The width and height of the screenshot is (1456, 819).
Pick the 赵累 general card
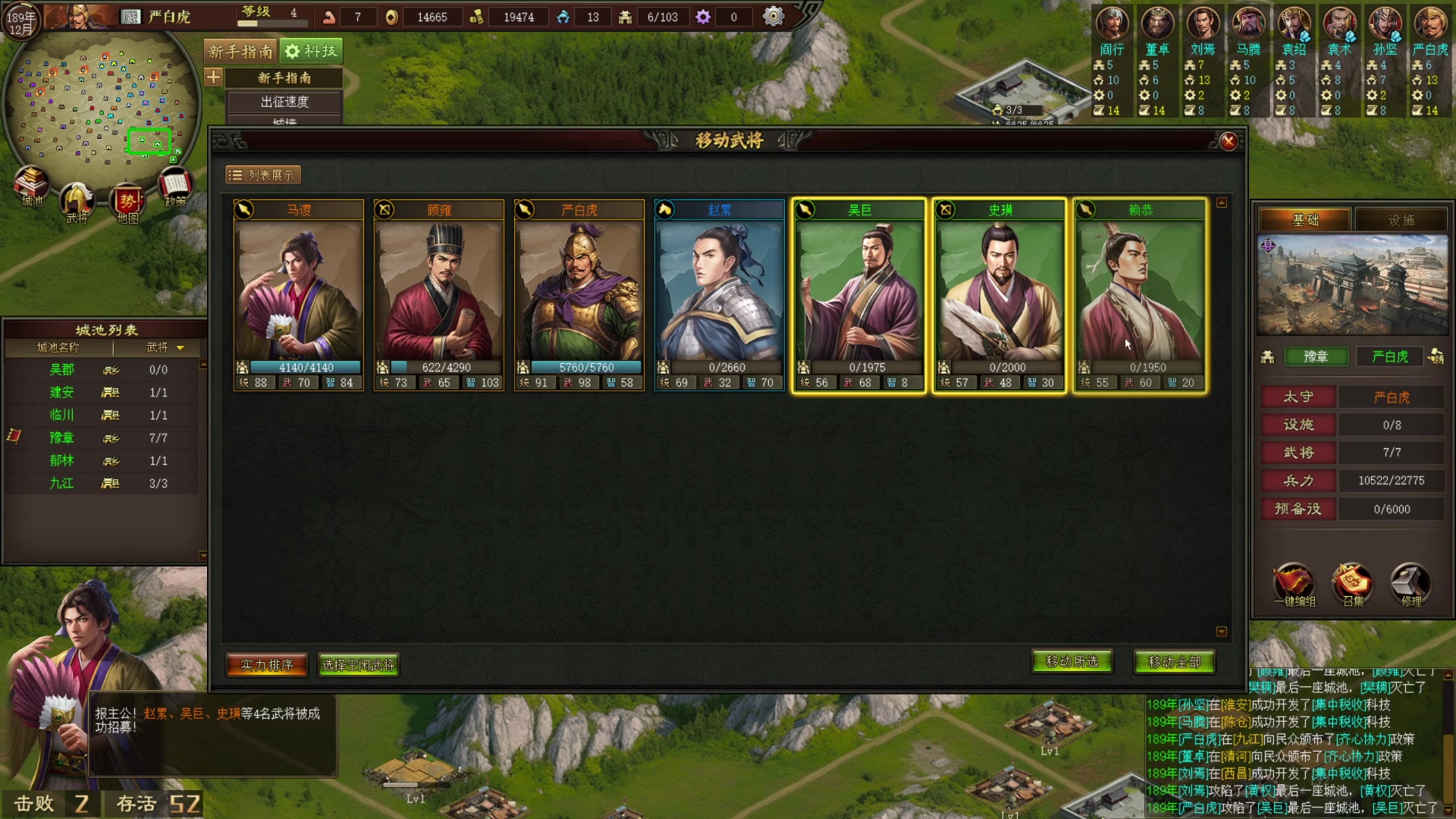click(720, 296)
